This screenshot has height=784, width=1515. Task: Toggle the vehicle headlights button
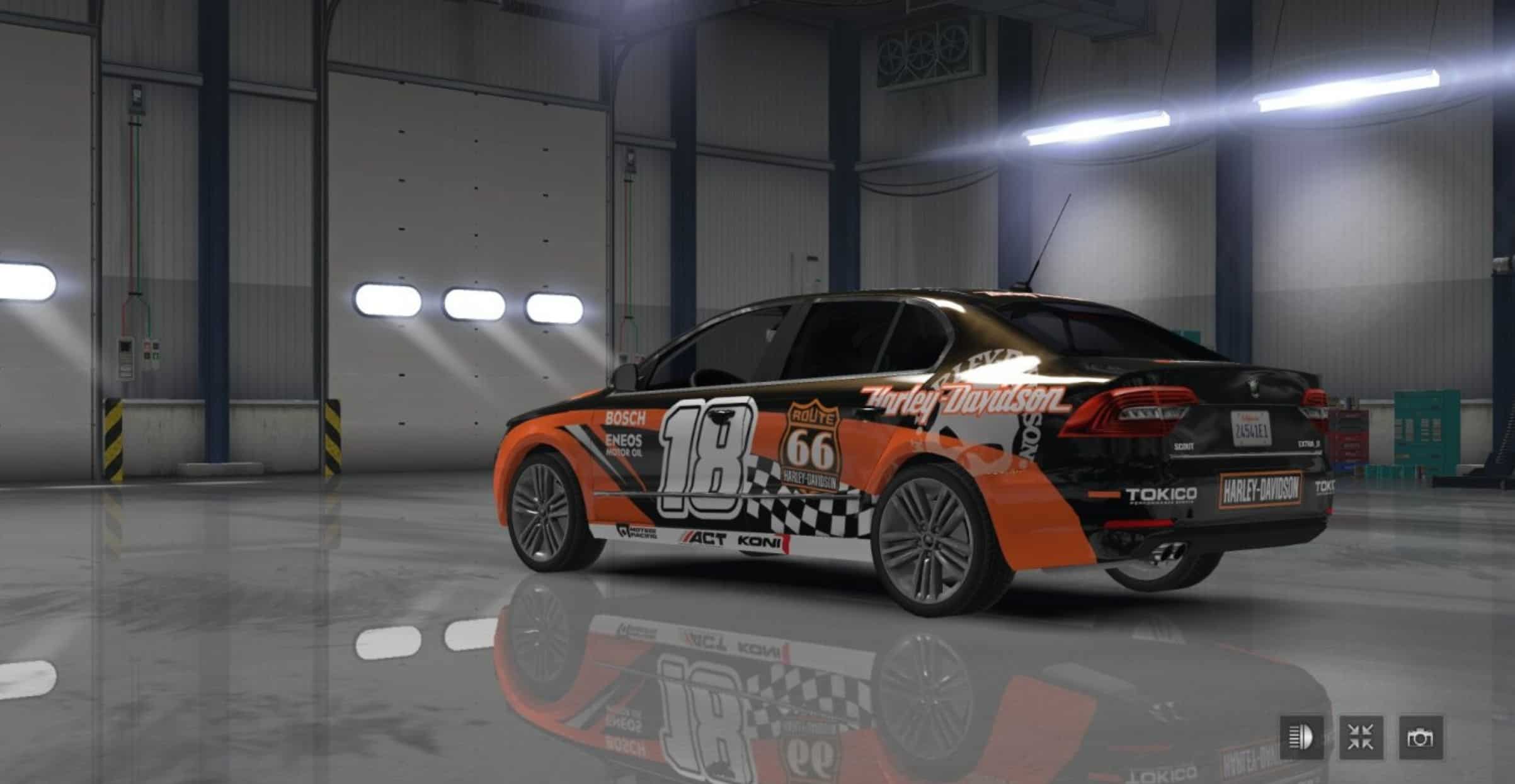click(x=1301, y=737)
